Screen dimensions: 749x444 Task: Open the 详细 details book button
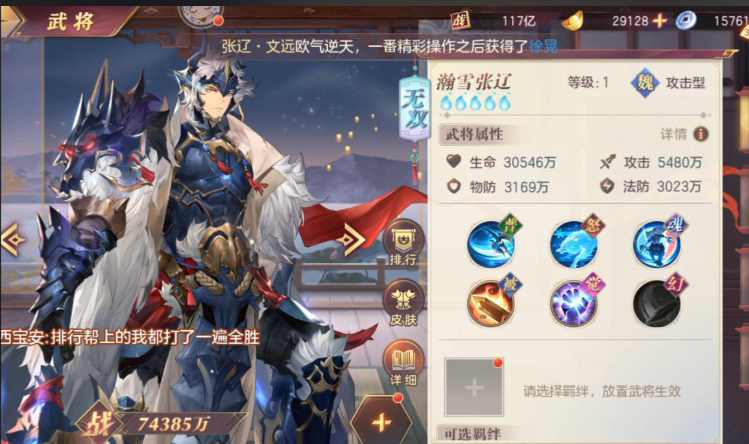[x=403, y=362]
